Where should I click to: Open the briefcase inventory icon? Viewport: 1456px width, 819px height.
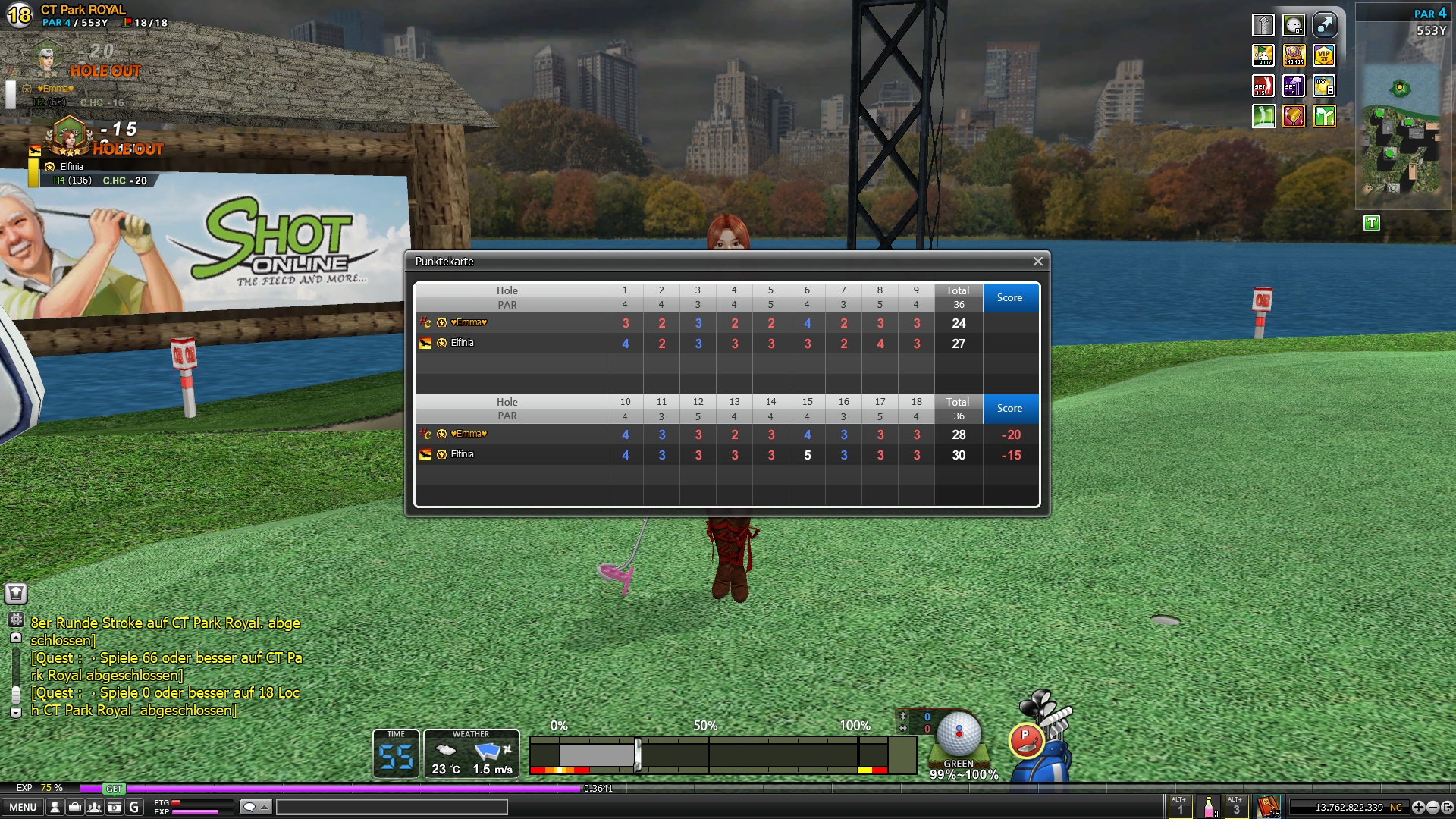point(75,807)
